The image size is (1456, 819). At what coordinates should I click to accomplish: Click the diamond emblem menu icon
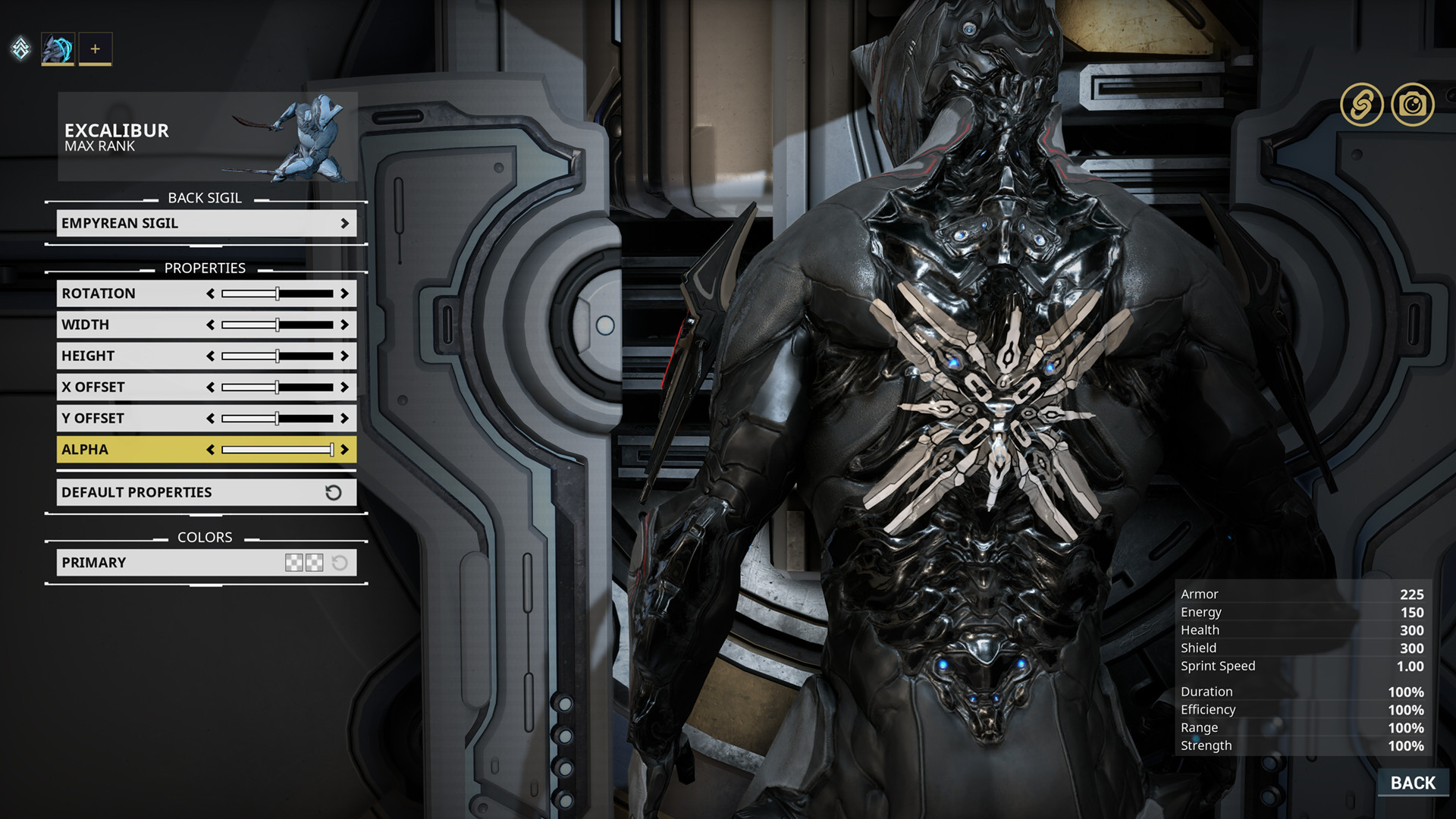tap(20, 49)
